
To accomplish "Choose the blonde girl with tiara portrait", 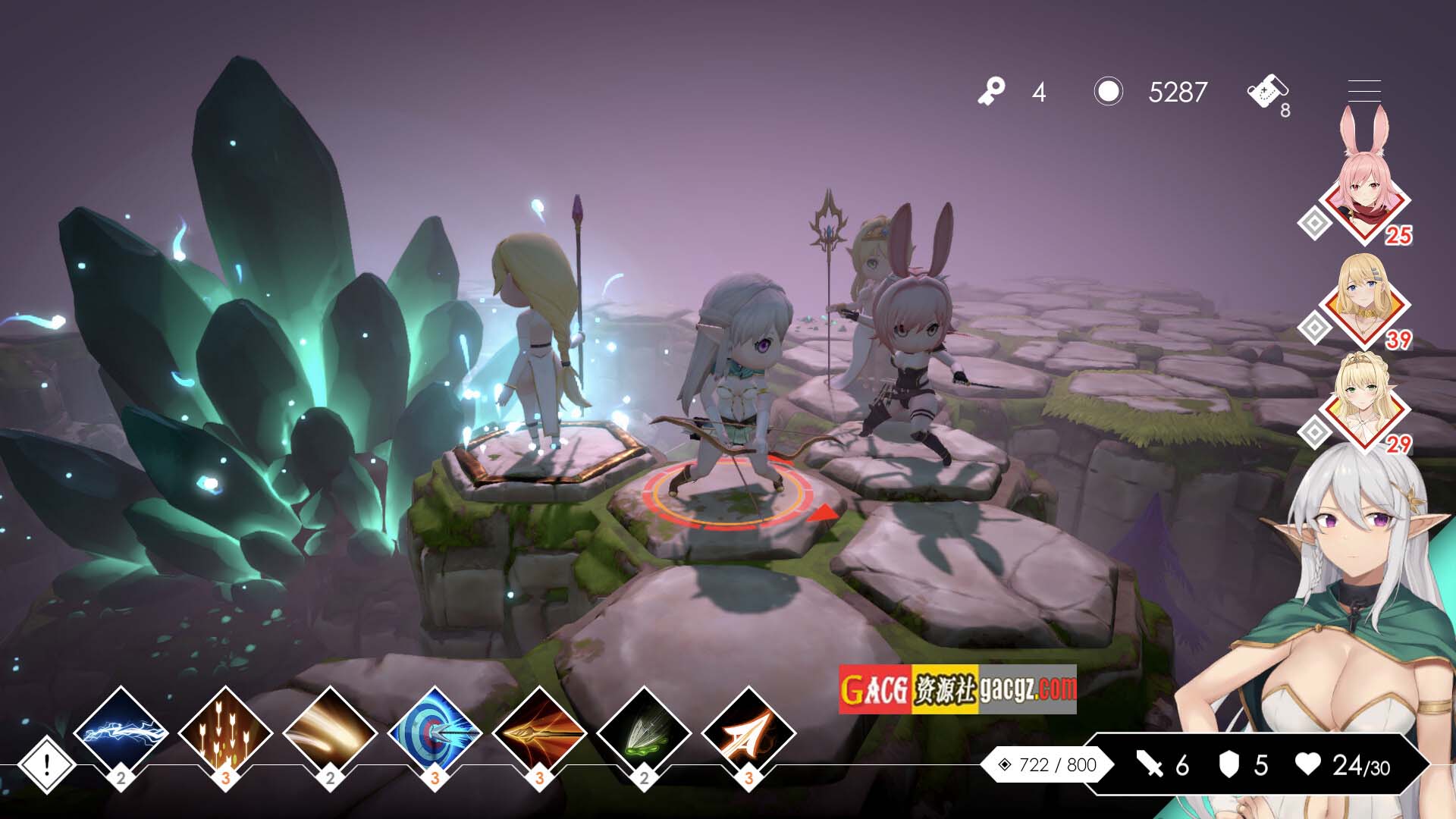I will tap(1364, 406).
